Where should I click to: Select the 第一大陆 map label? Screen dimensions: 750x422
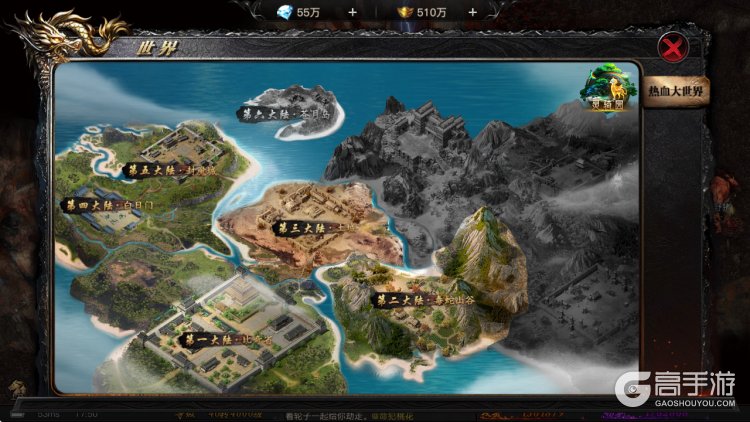[x=224, y=340]
